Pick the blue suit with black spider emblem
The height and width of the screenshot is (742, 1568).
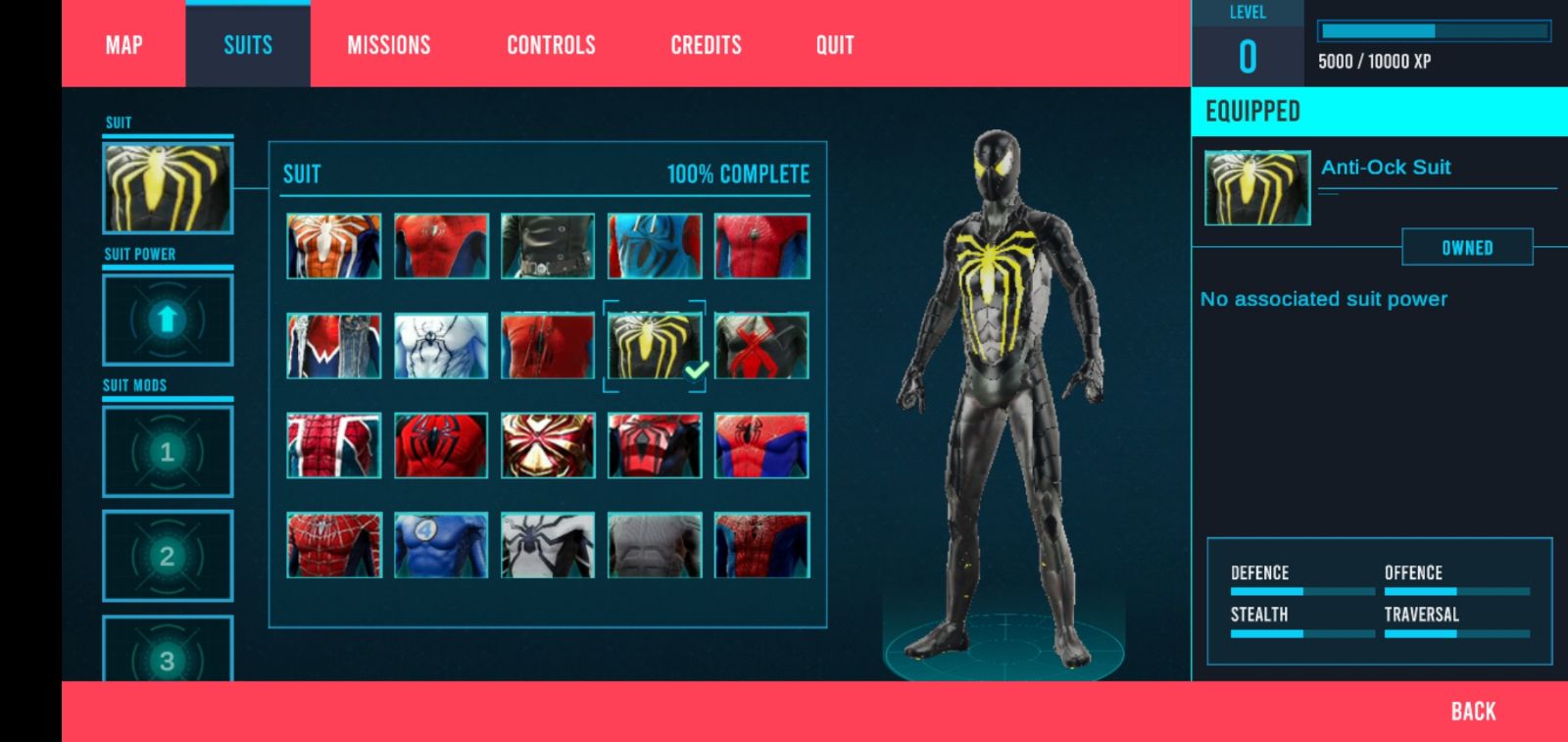tap(655, 246)
